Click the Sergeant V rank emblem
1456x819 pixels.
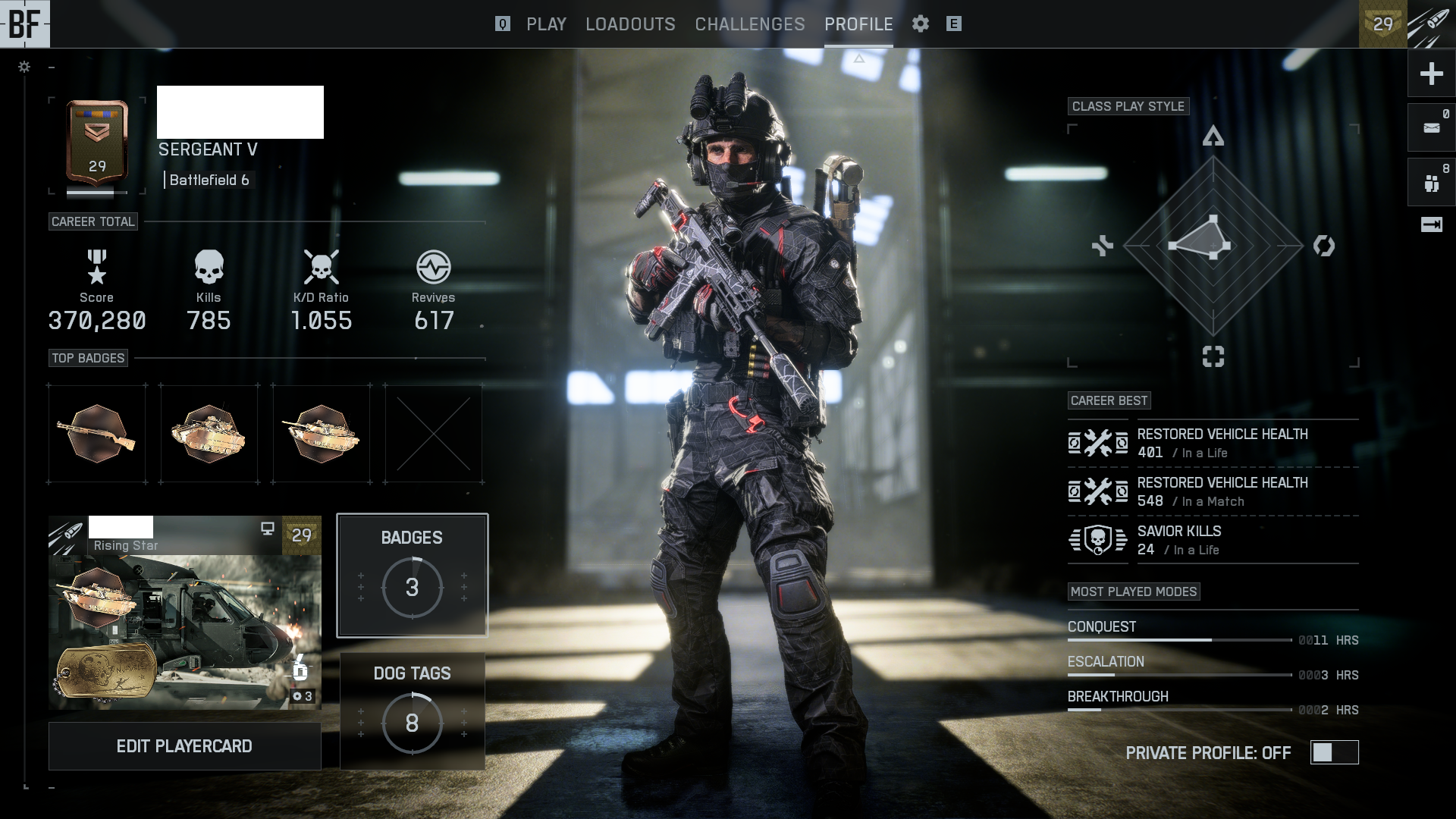(97, 144)
